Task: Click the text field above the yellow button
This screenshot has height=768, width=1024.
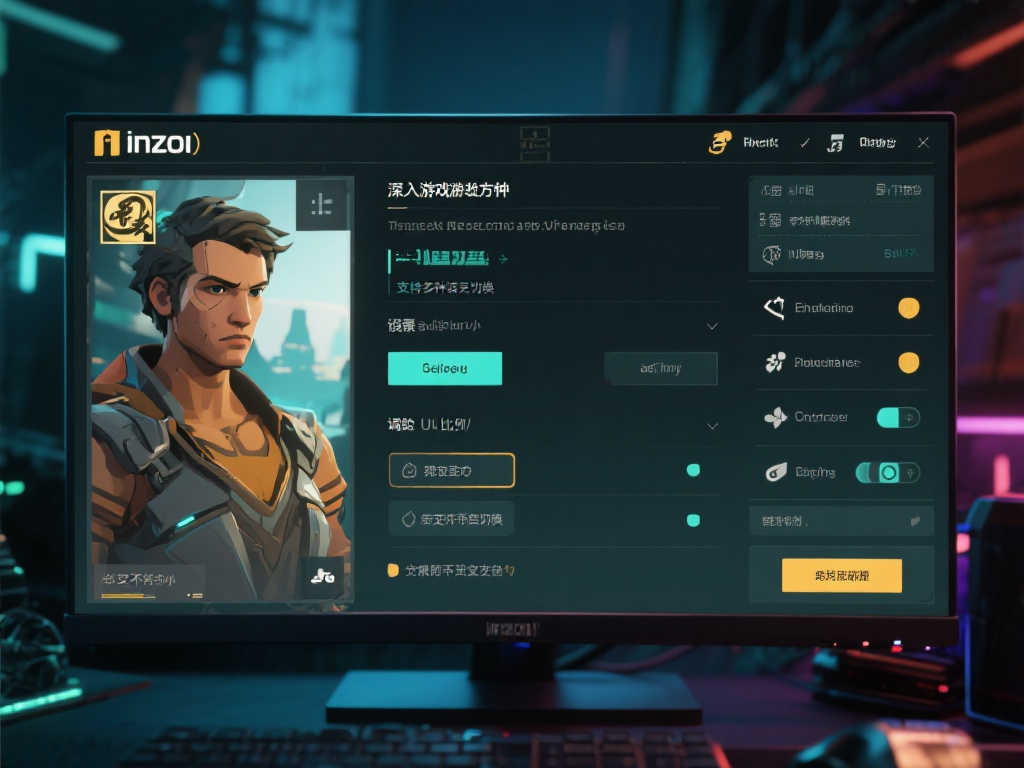Action: point(840,520)
